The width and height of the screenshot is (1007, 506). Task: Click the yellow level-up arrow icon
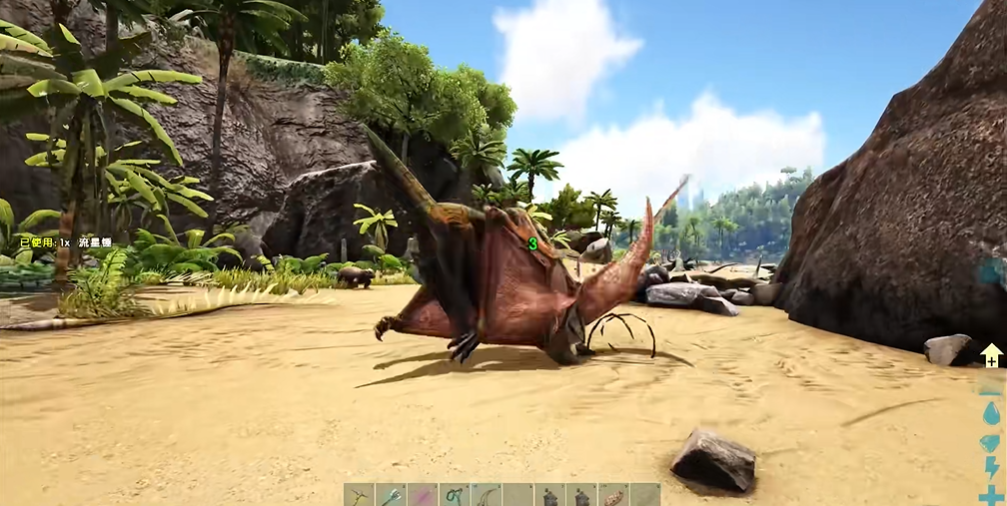click(991, 354)
